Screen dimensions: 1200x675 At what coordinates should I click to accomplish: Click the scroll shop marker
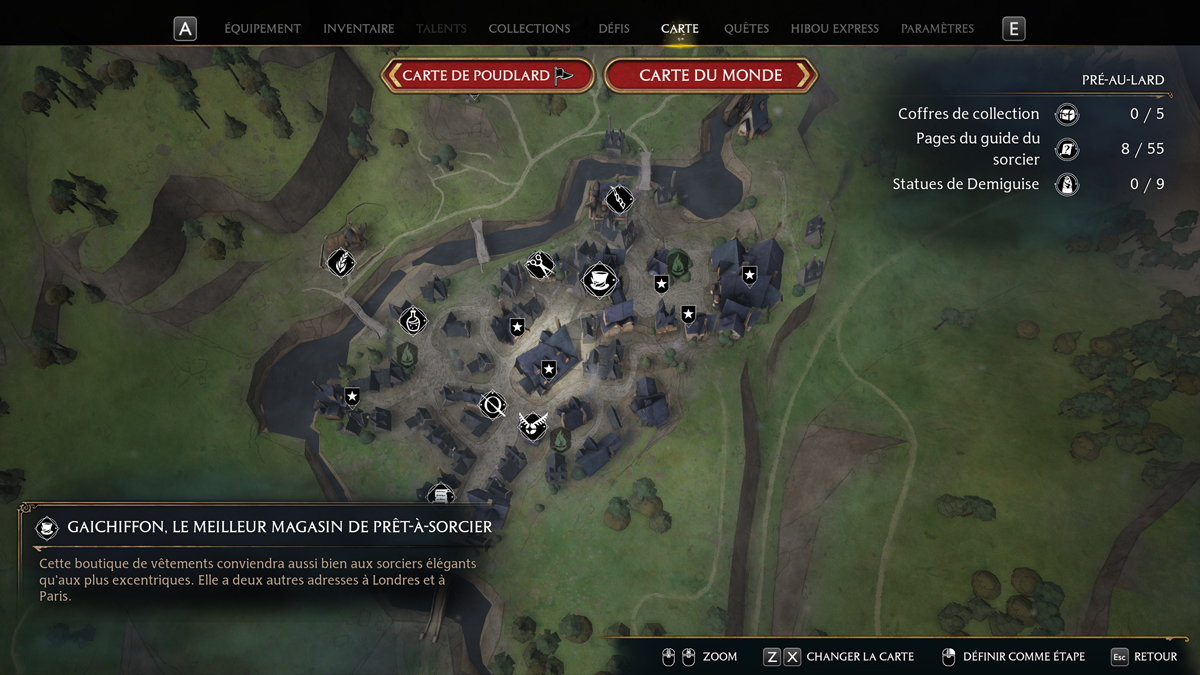(x=441, y=494)
